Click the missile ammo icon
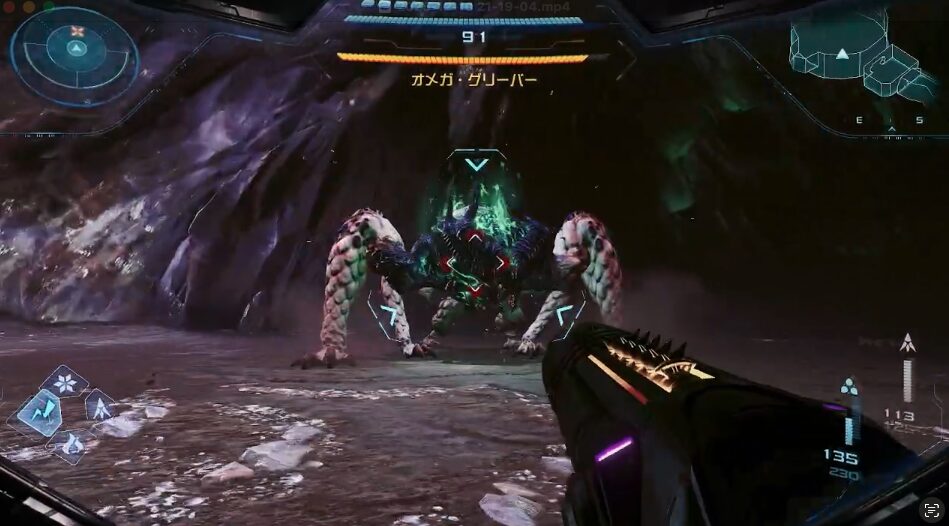949x526 pixels. tap(907, 343)
